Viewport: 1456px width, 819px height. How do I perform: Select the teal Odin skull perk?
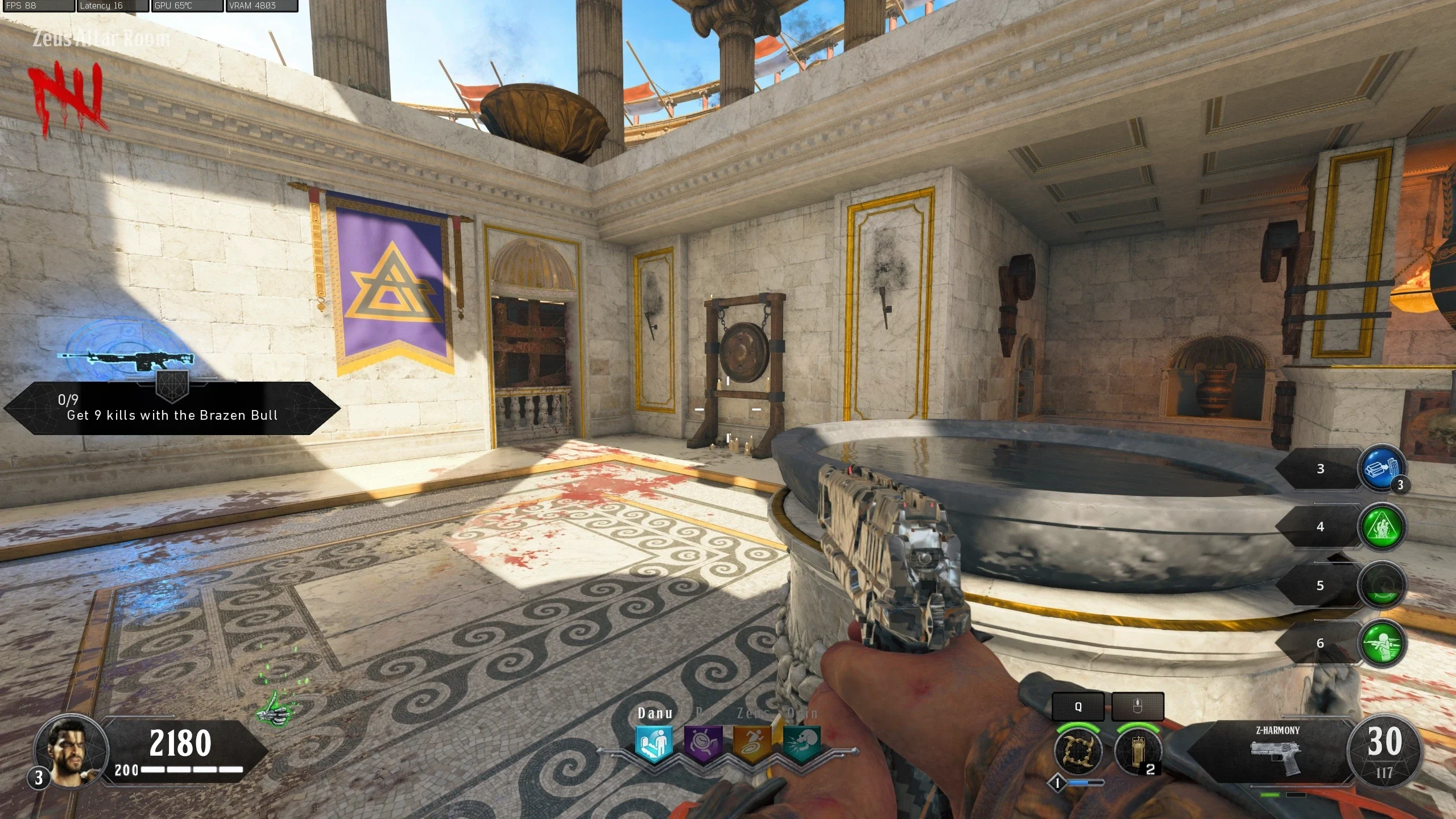[801, 742]
